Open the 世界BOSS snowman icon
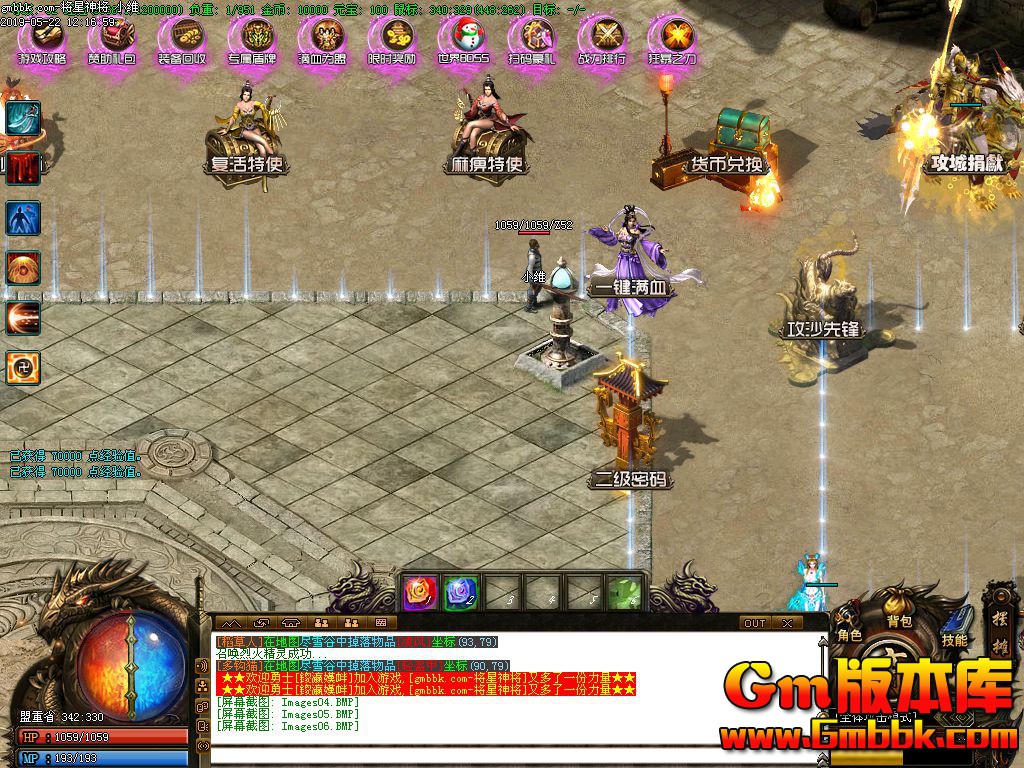This screenshot has height=768, width=1024. coord(463,41)
